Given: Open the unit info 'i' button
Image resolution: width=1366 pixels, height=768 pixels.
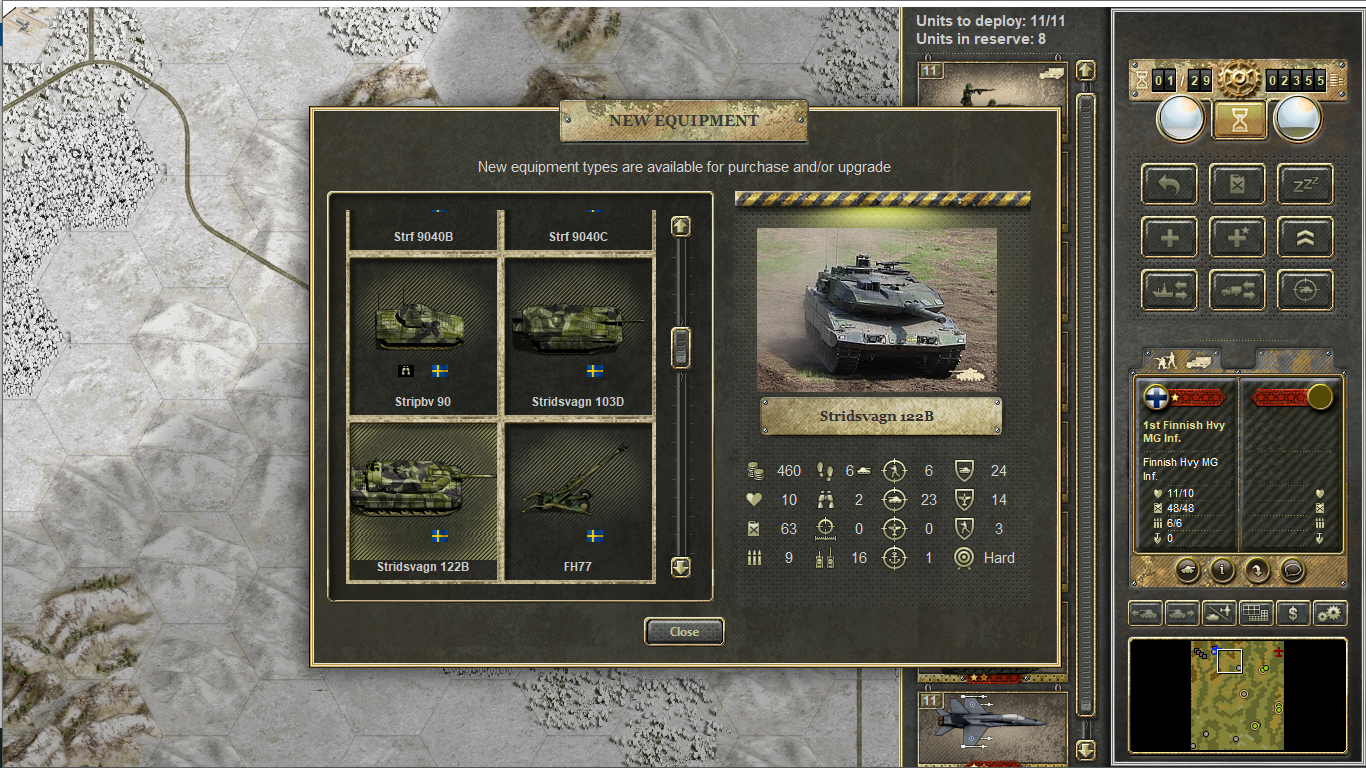Looking at the screenshot, I should [x=1222, y=570].
